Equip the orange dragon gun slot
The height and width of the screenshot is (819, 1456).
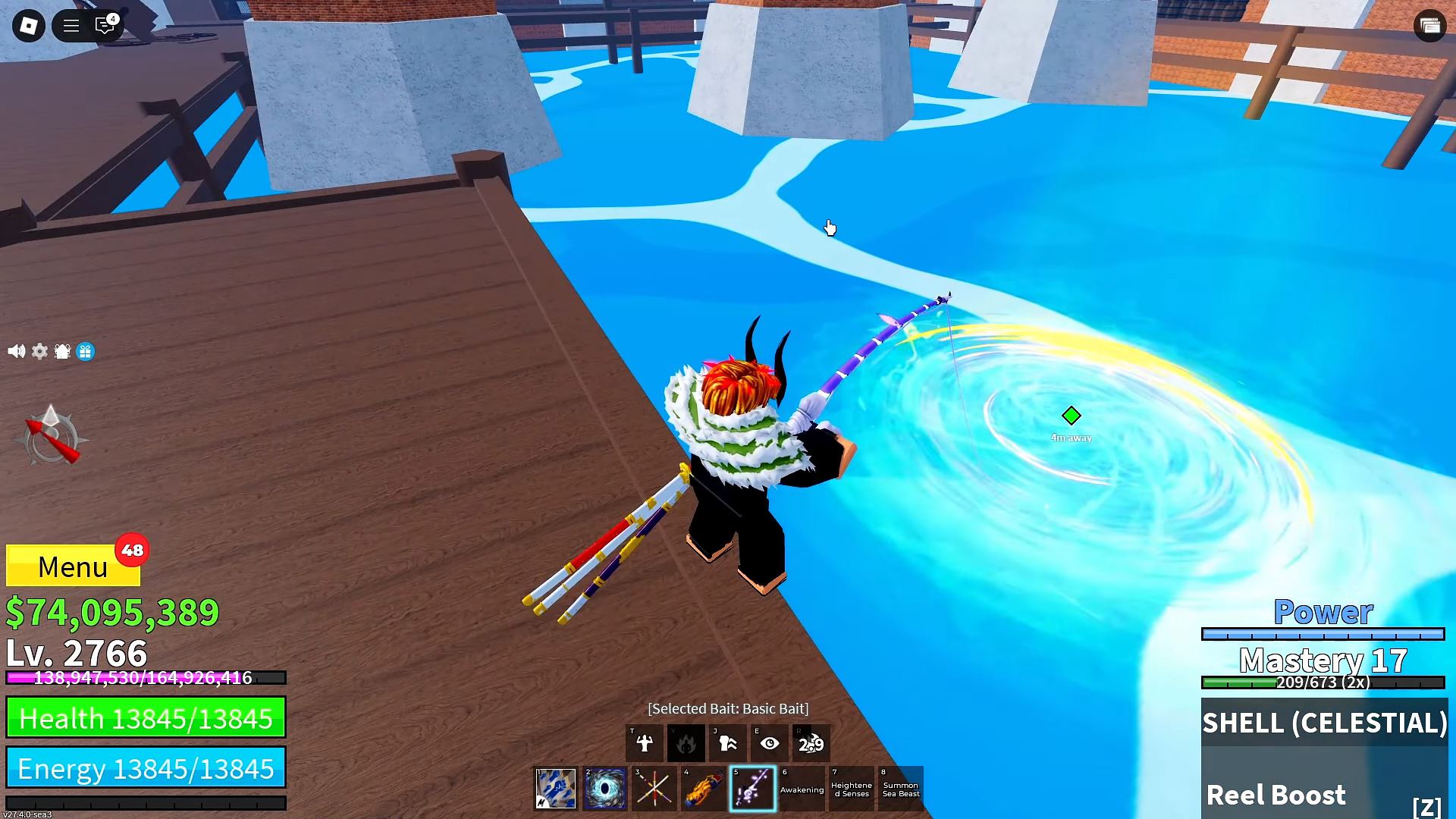[703, 789]
